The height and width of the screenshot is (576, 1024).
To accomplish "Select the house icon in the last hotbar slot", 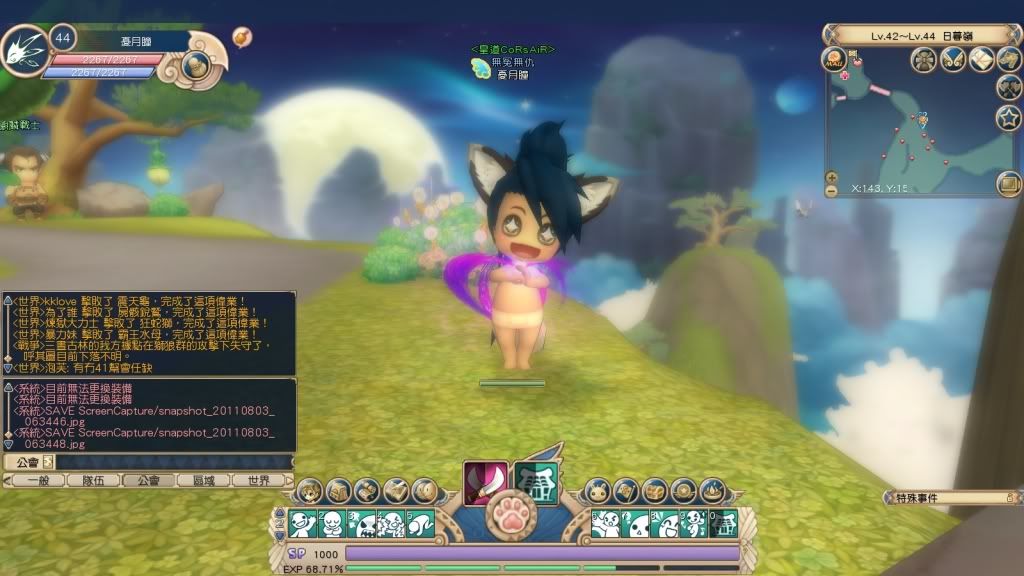I will (x=722, y=524).
